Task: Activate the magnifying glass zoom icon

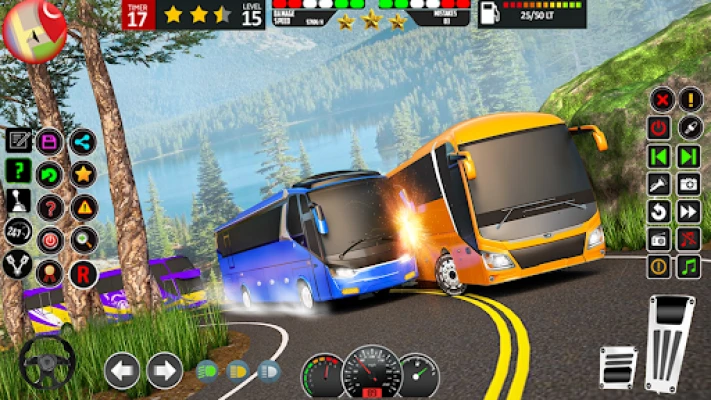Action: point(84,239)
